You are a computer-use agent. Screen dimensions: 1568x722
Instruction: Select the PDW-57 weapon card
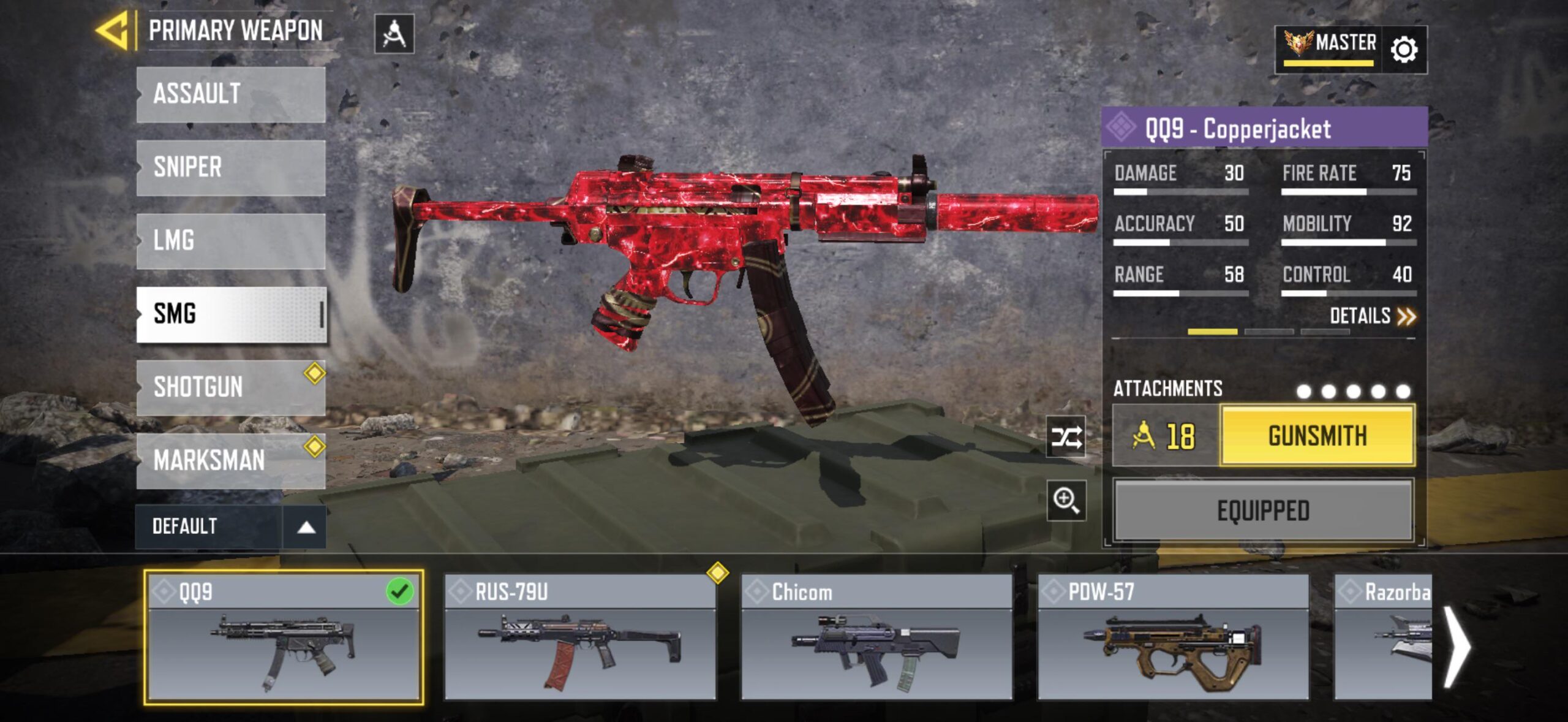[1173, 637]
